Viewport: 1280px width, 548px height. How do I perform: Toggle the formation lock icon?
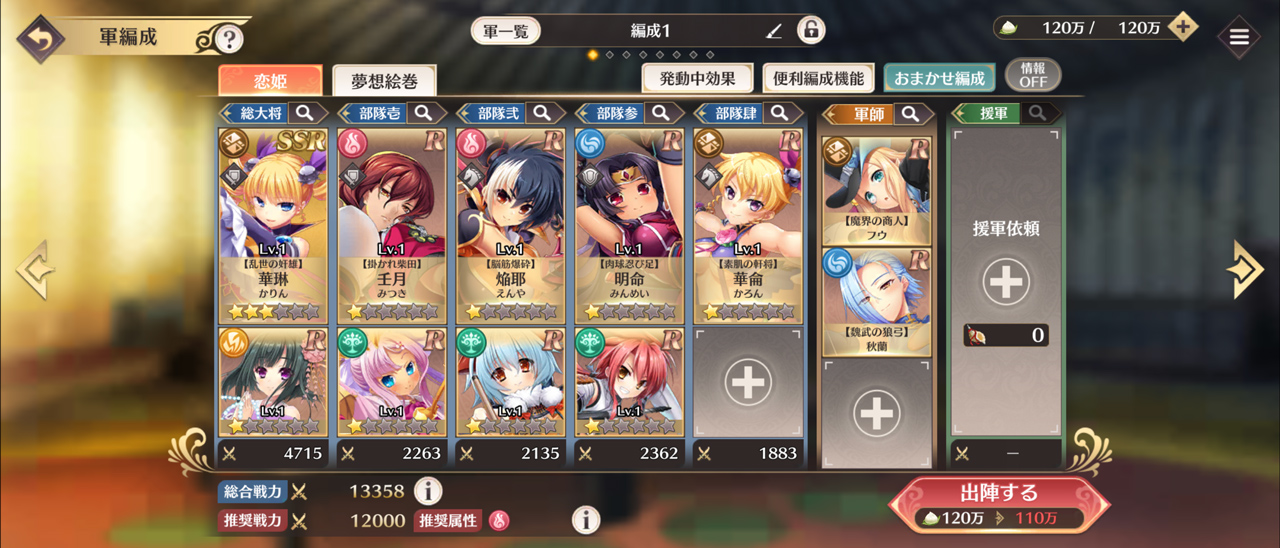(810, 30)
